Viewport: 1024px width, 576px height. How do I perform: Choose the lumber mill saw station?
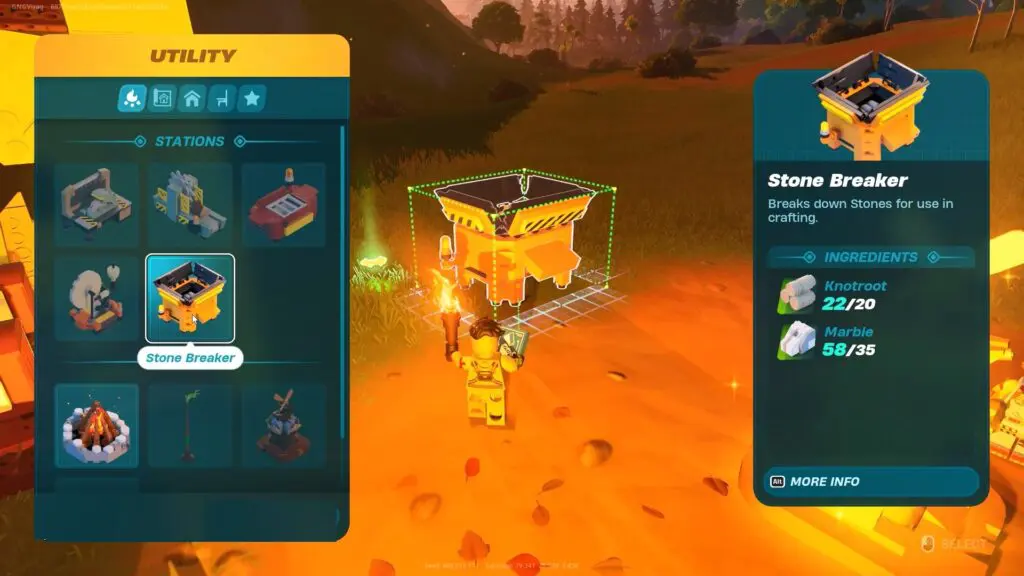point(190,204)
